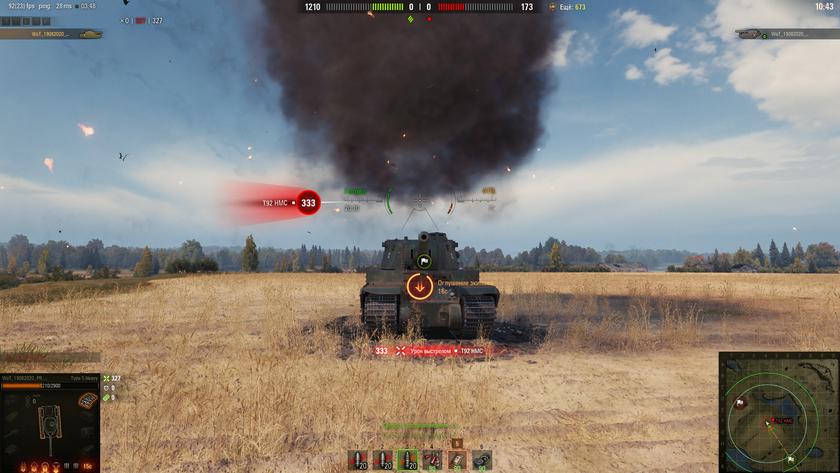Choose the shell type in slot 1
The image size is (840, 473).
(x=358, y=460)
